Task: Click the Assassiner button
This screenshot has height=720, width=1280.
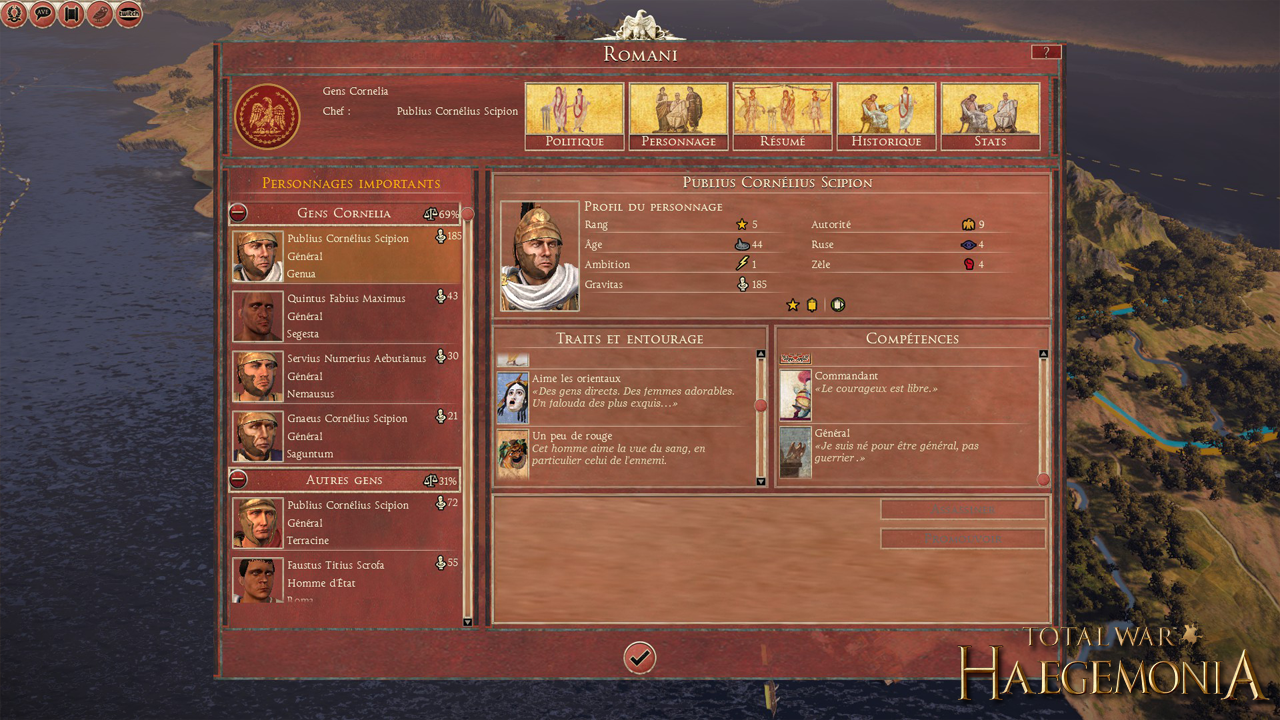Action: pyautogui.click(x=962, y=509)
